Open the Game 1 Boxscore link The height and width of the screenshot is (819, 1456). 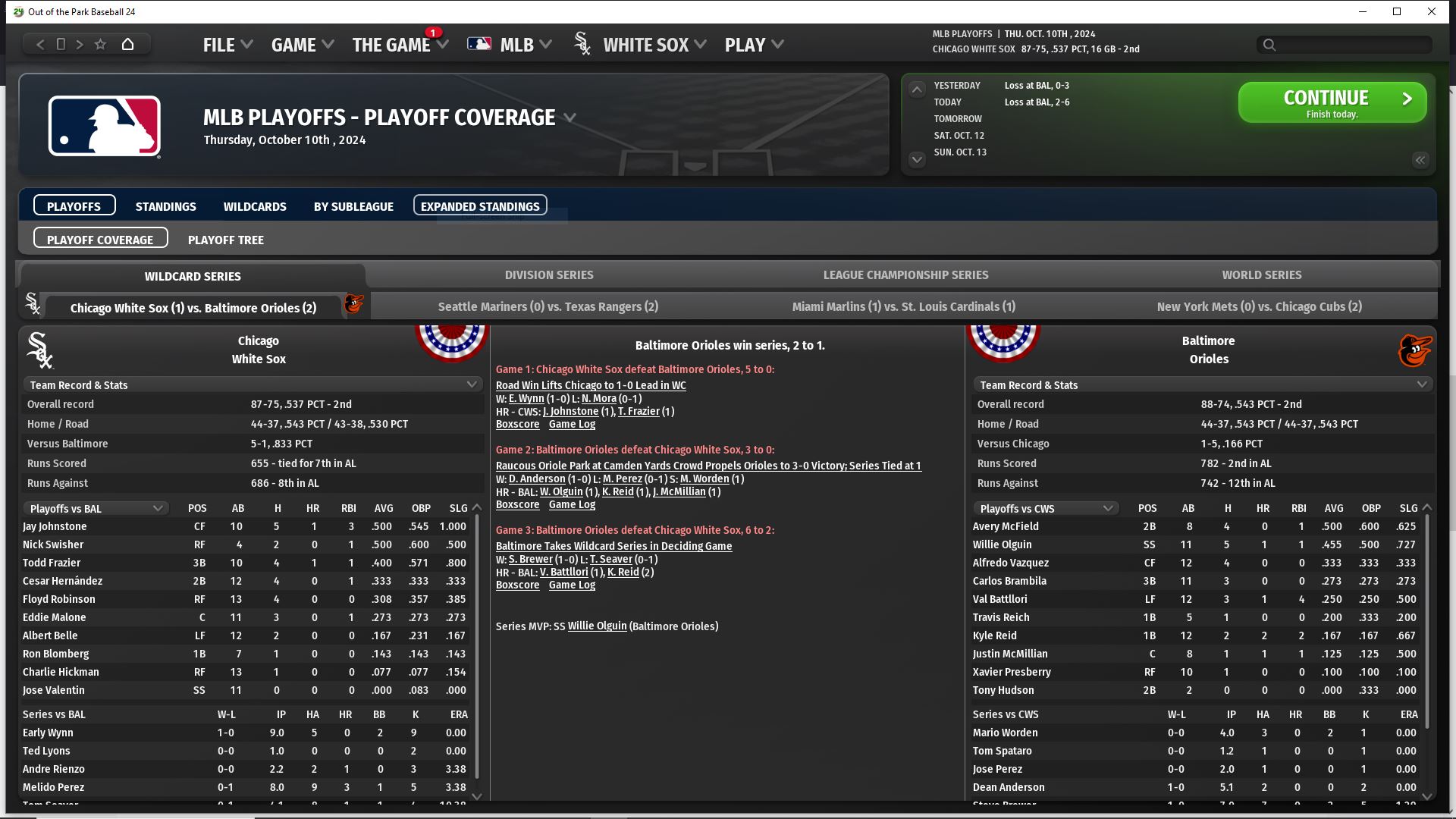click(517, 425)
